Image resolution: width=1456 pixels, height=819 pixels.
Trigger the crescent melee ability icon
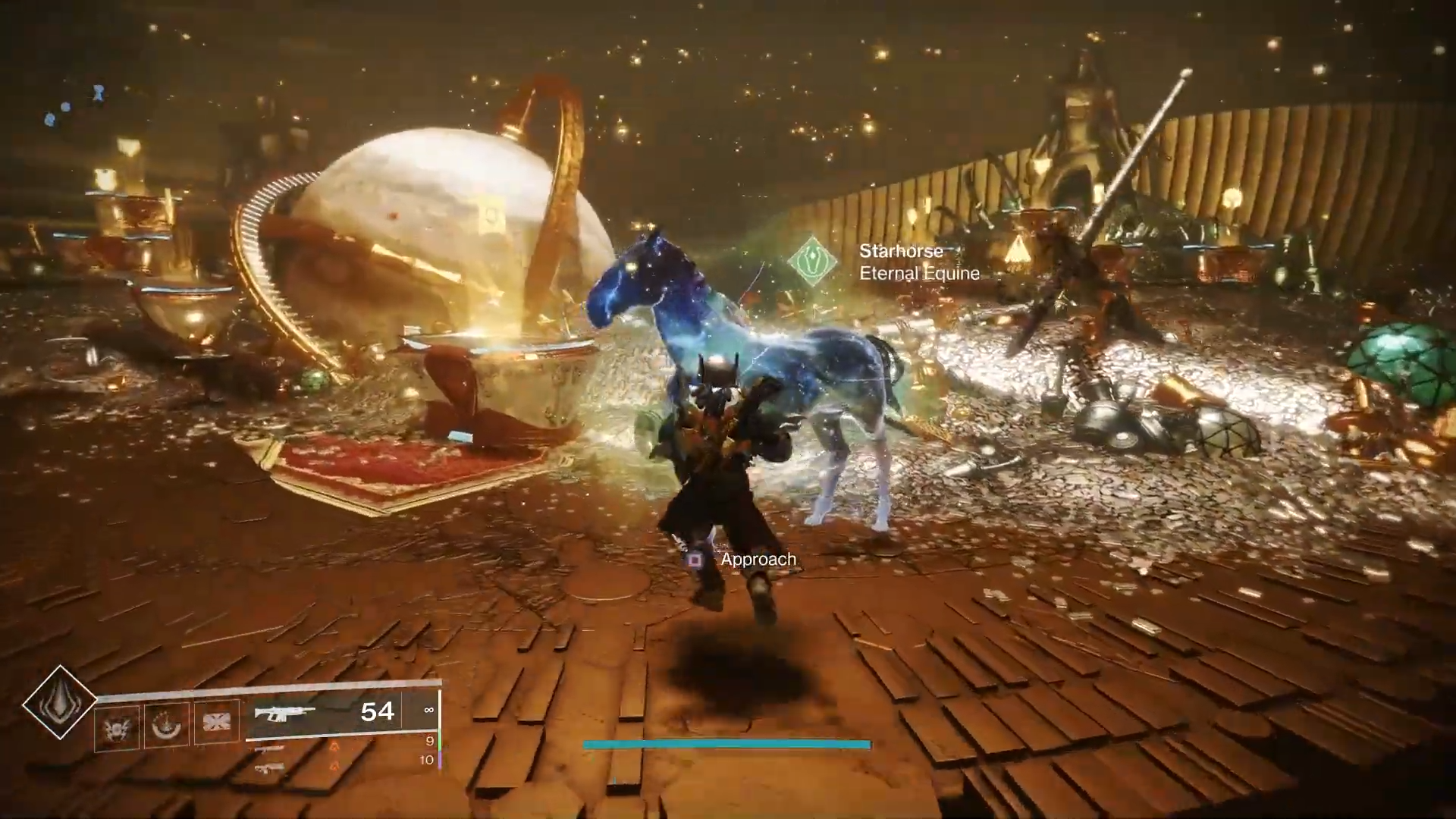(167, 725)
